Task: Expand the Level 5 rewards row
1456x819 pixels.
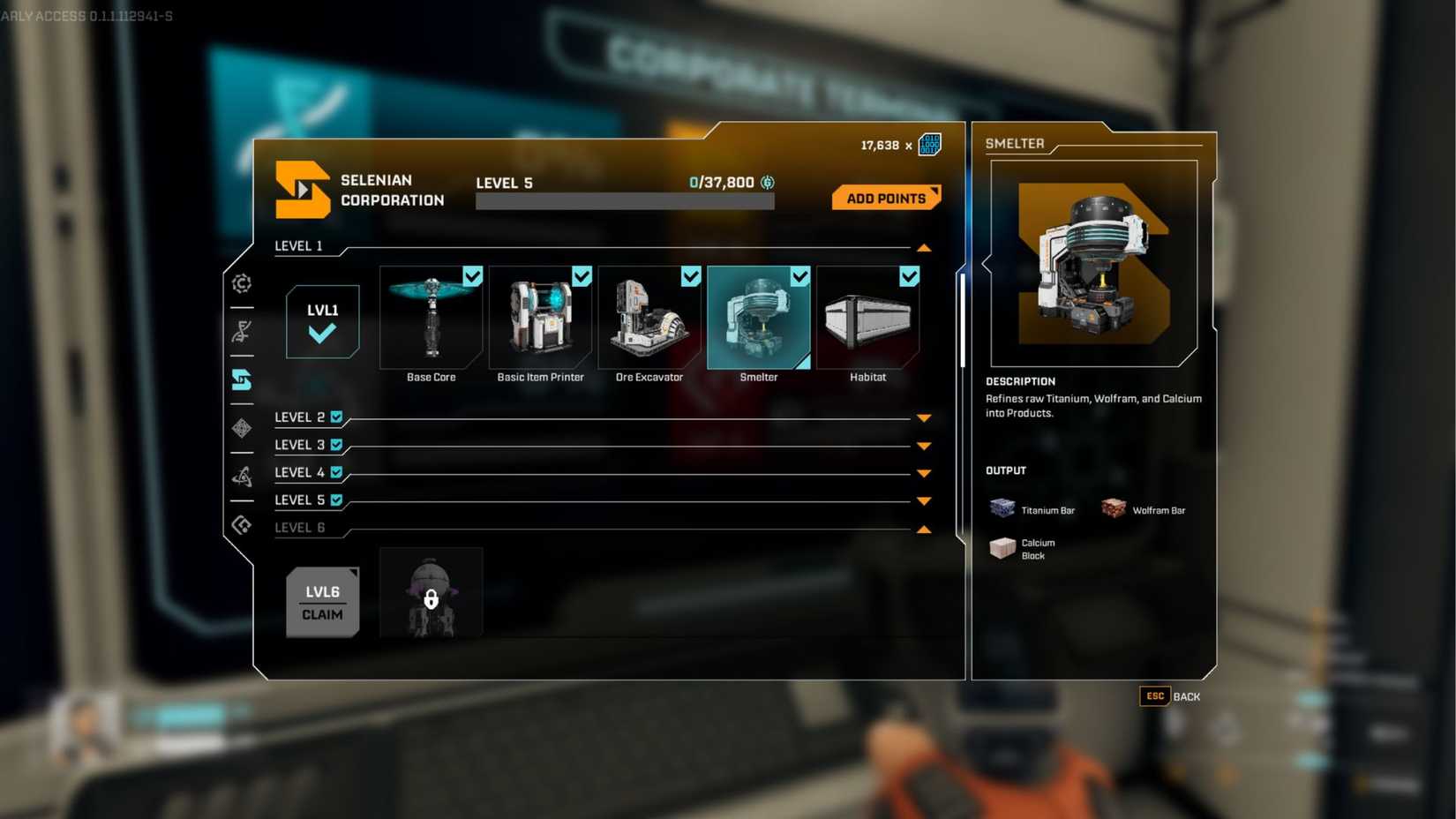Action: [924, 500]
